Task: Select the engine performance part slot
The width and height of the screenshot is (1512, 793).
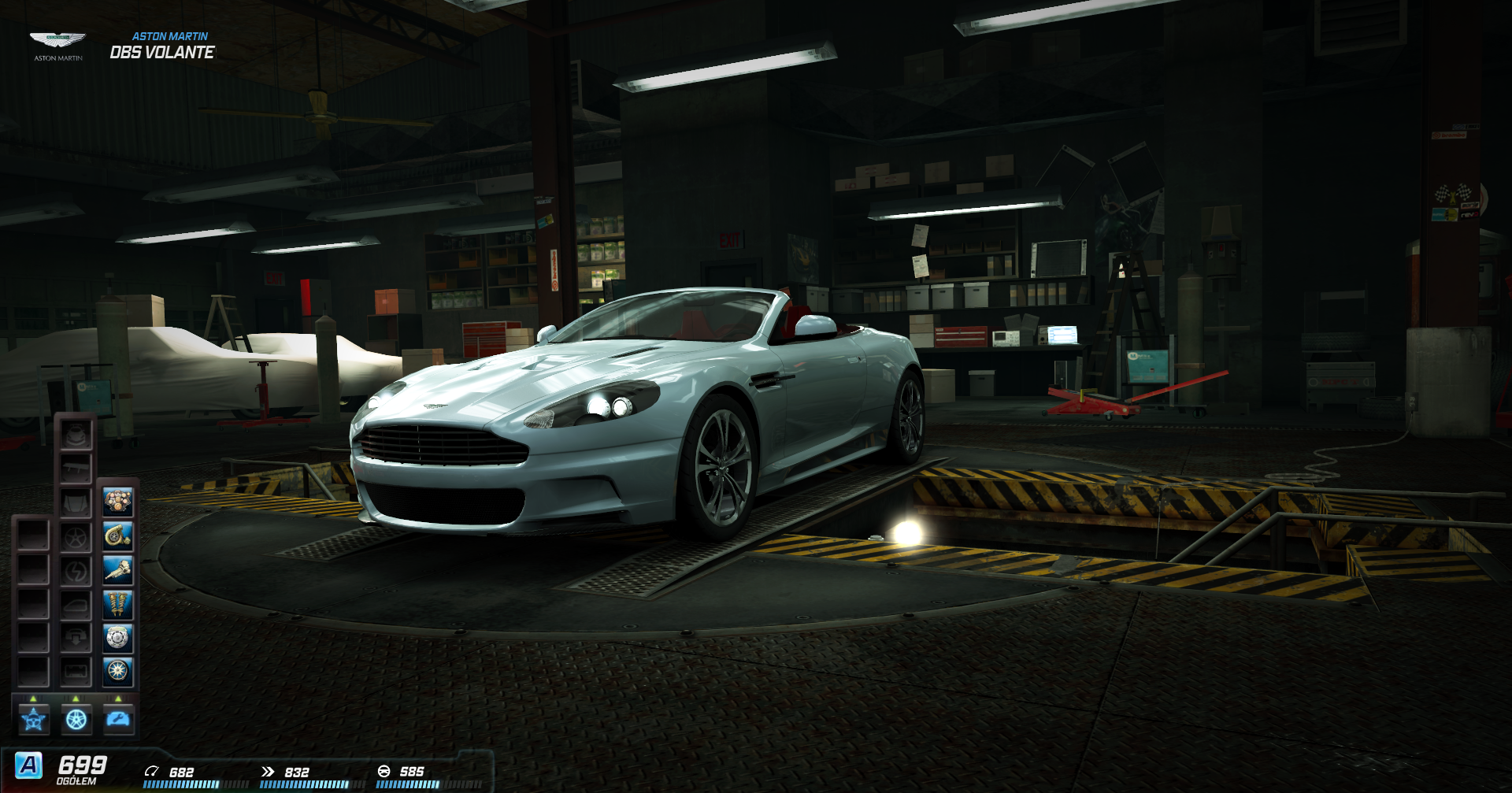Action: tap(118, 502)
